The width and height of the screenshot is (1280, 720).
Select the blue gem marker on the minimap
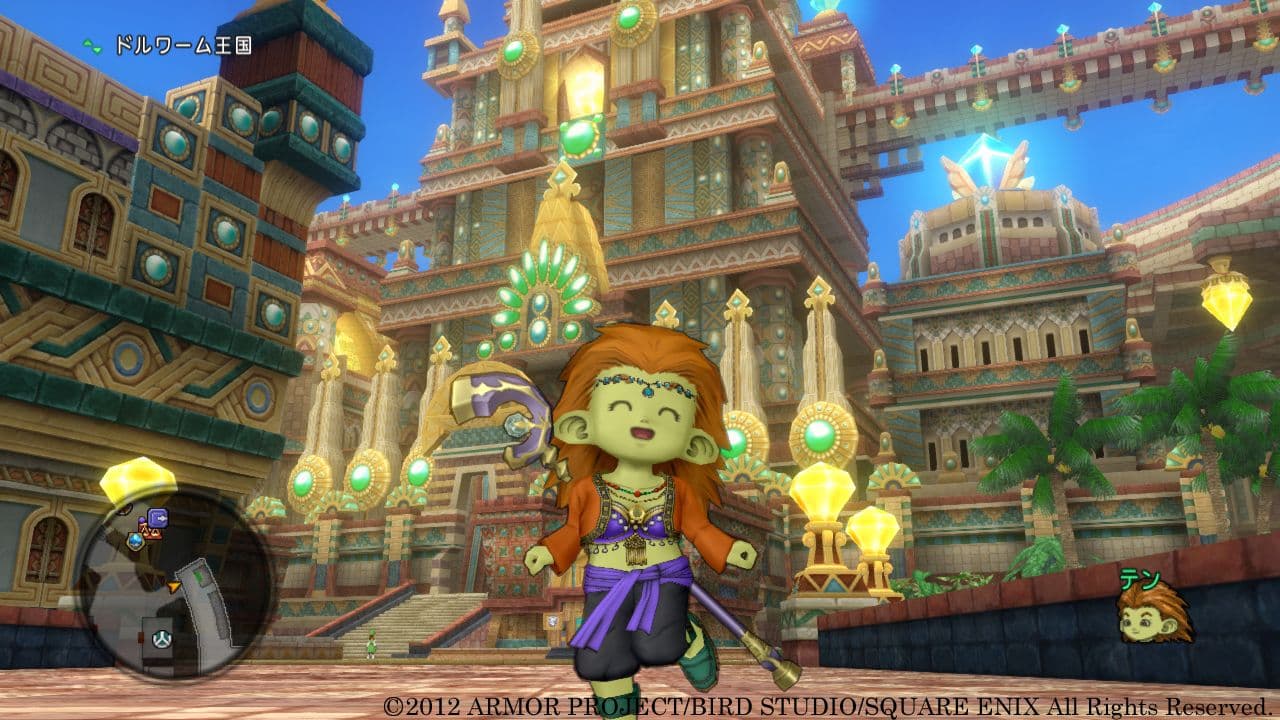tap(137, 541)
